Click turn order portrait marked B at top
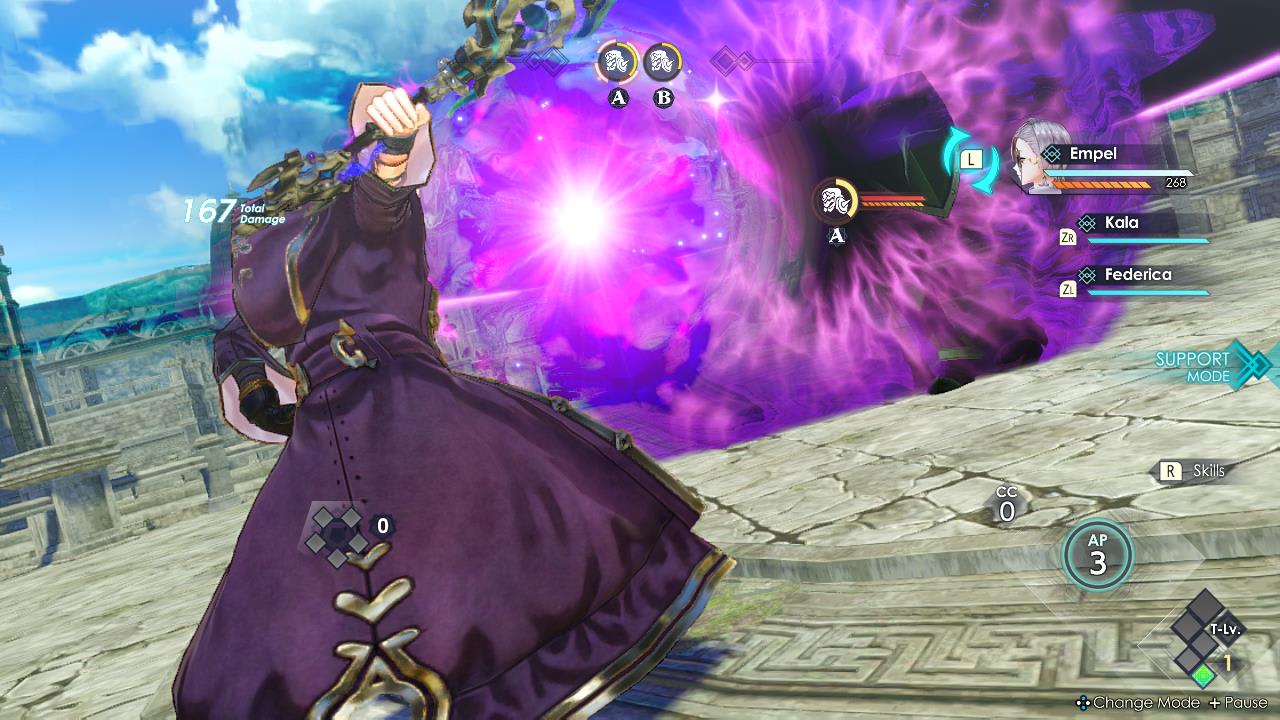 pyautogui.click(x=663, y=62)
